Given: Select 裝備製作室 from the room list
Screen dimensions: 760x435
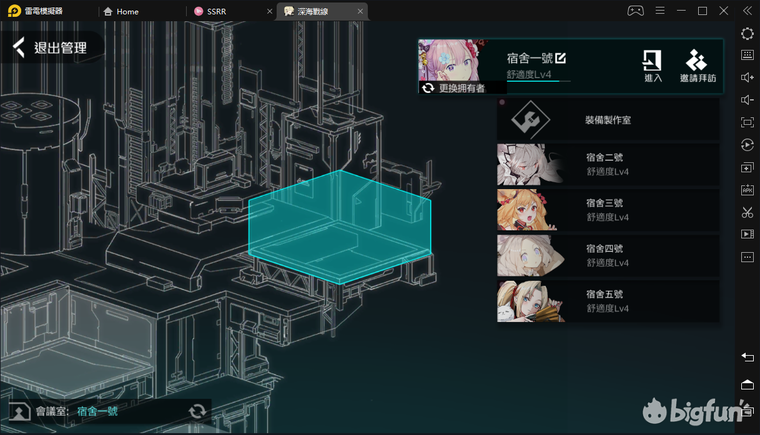Looking at the screenshot, I should pyautogui.click(x=608, y=120).
